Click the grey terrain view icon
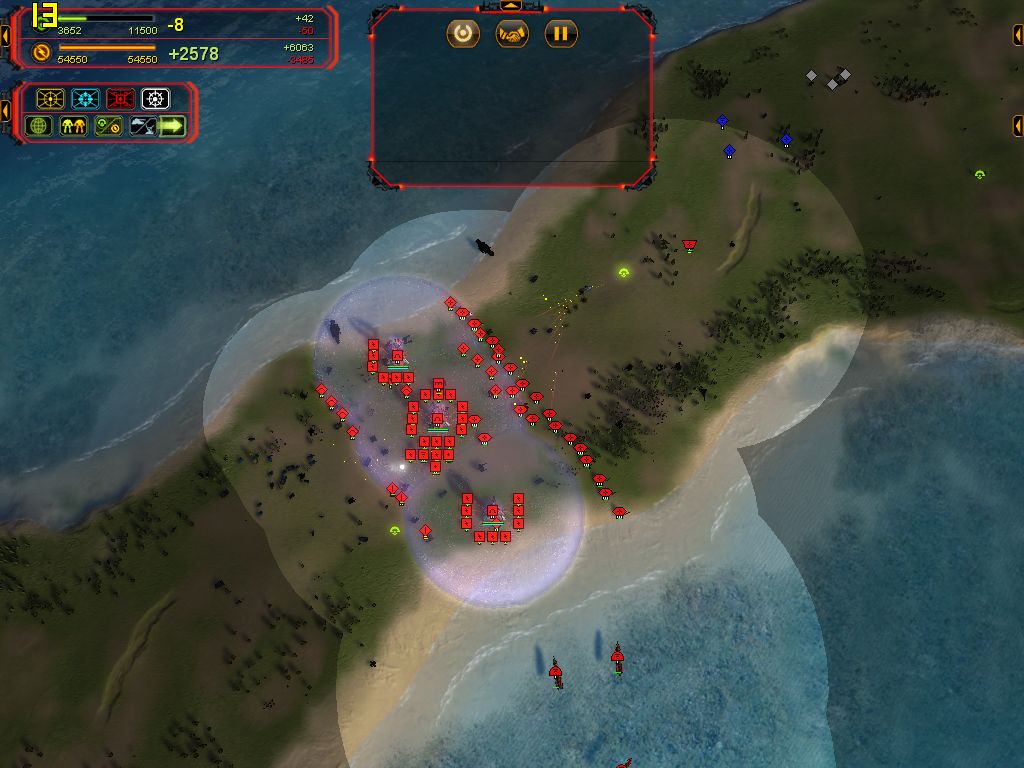The image size is (1024, 768). [x=141, y=126]
